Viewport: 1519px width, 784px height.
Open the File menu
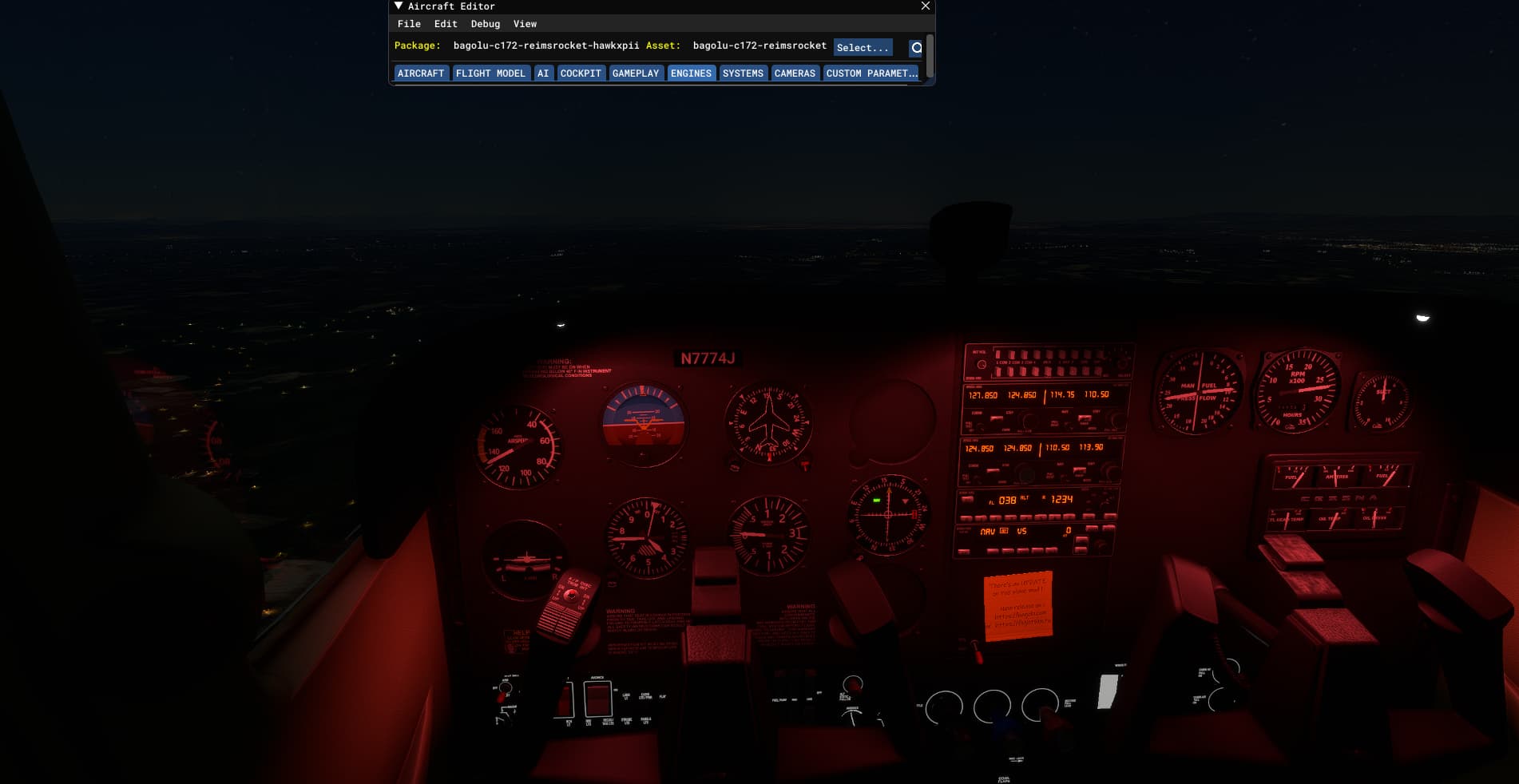[409, 24]
